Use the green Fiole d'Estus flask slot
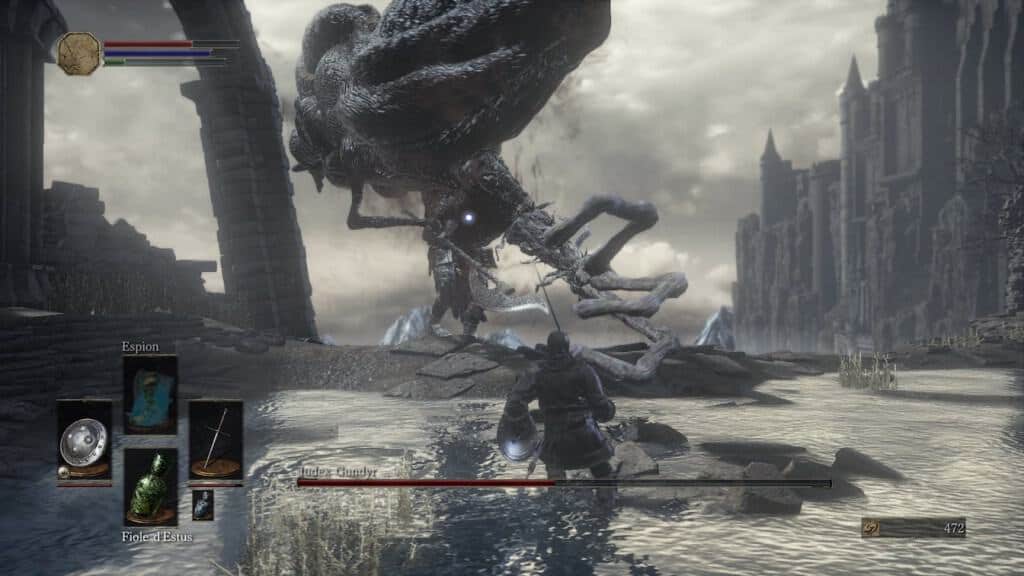1024x576 pixels. tap(150, 486)
